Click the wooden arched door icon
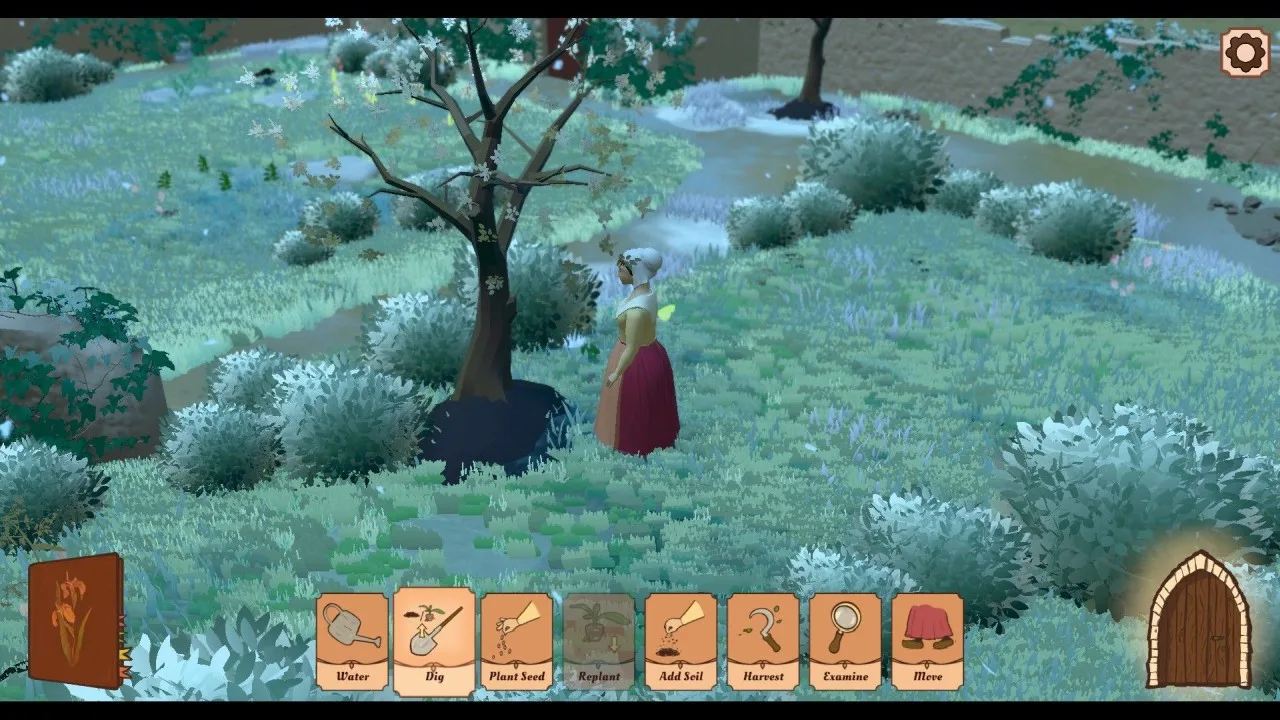This screenshot has height=720, width=1280. point(1199,620)
